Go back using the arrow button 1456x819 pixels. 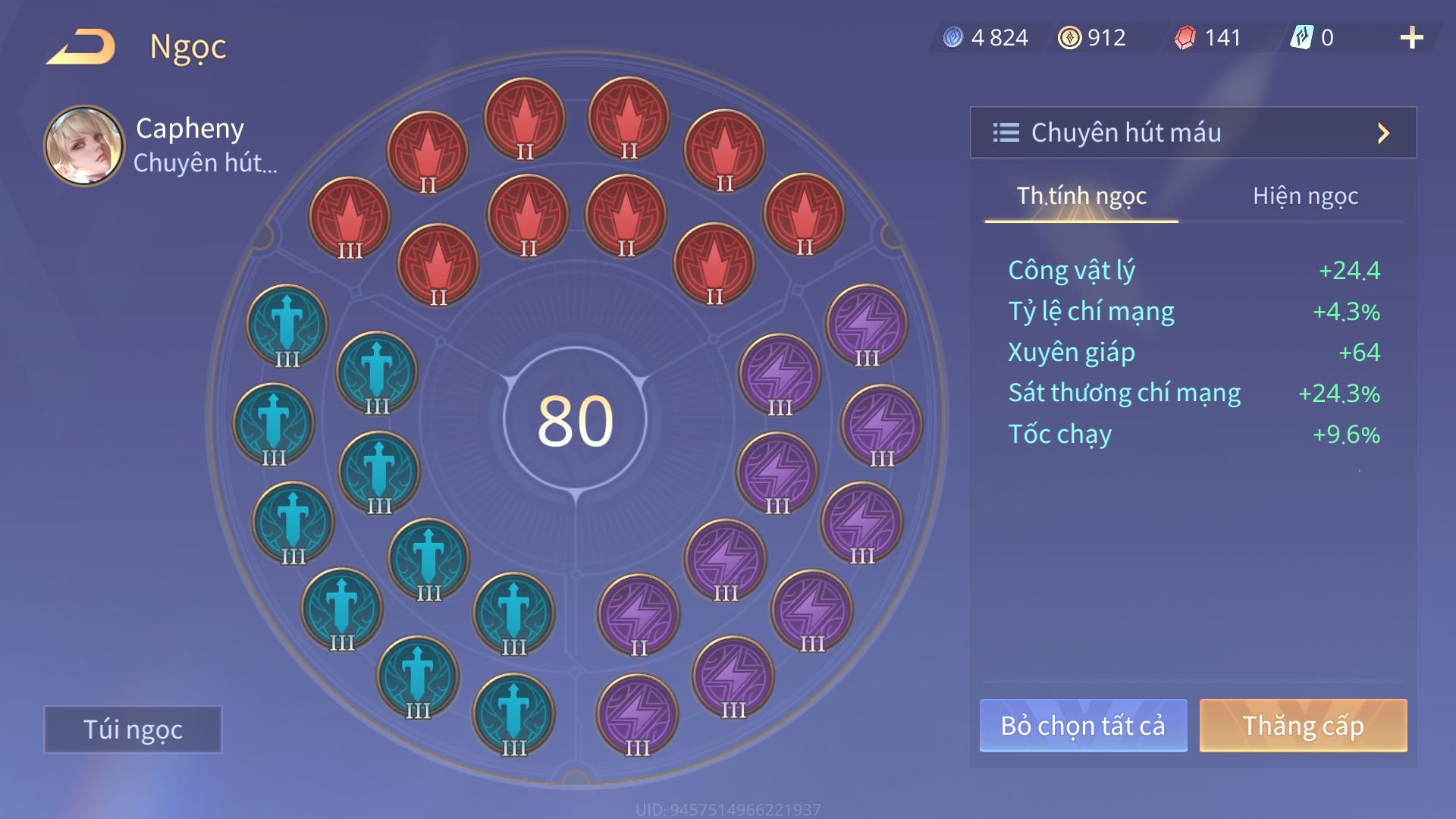[81, 47]
